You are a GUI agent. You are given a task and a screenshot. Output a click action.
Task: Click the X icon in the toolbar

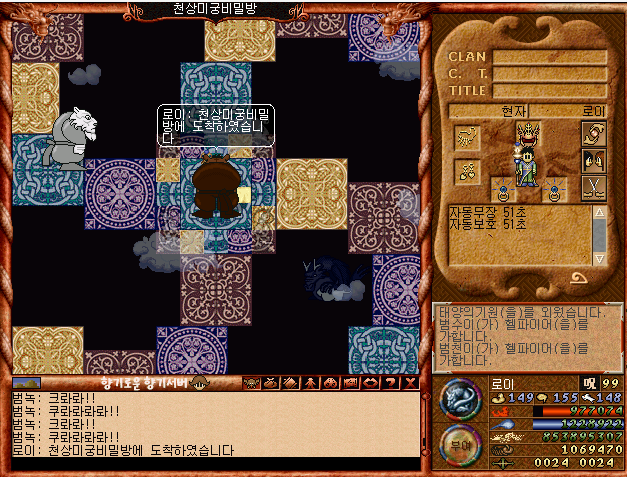click(x=409, y=383)
